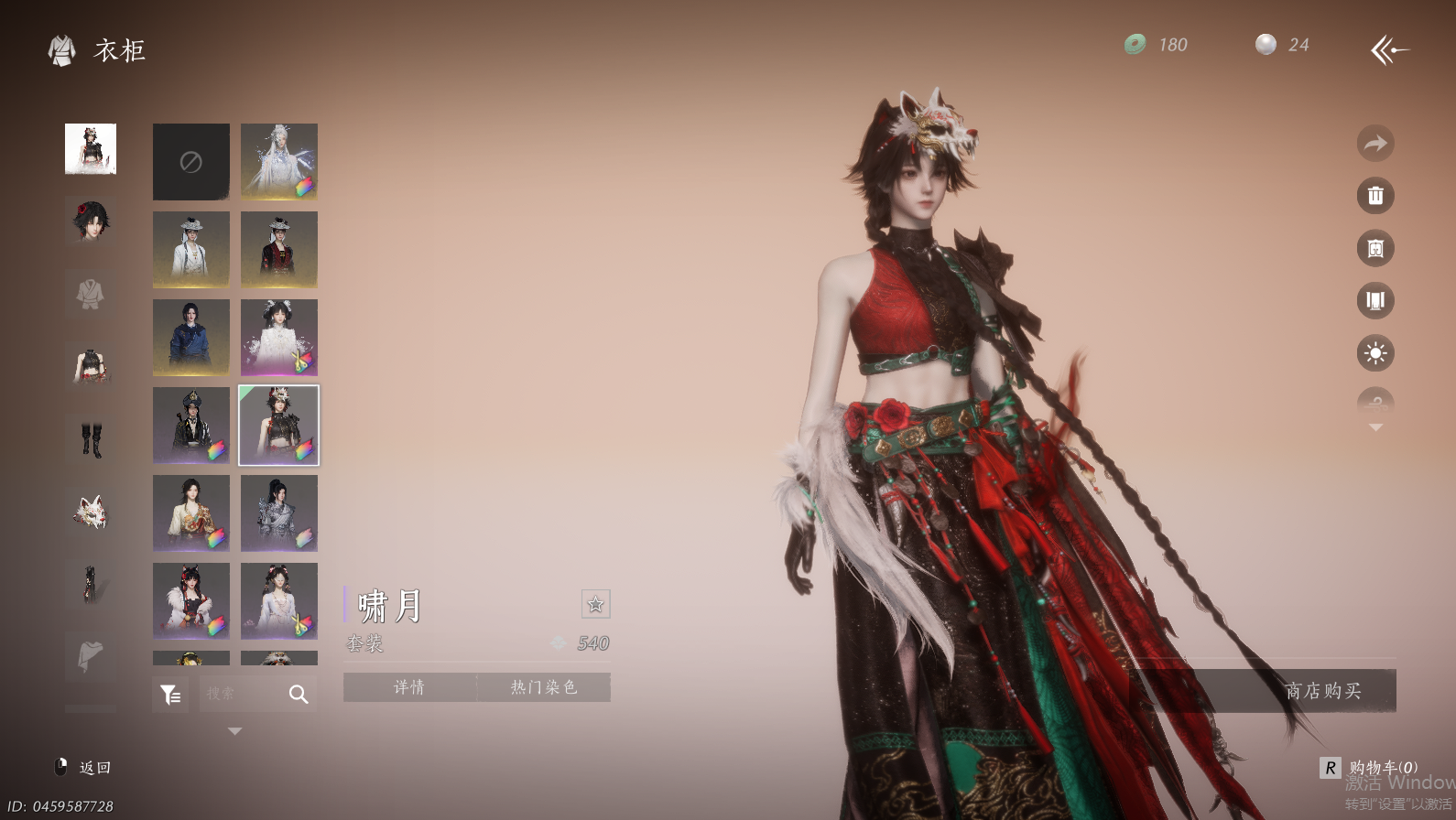Select the empty no-outfit slot

(190, 162)
